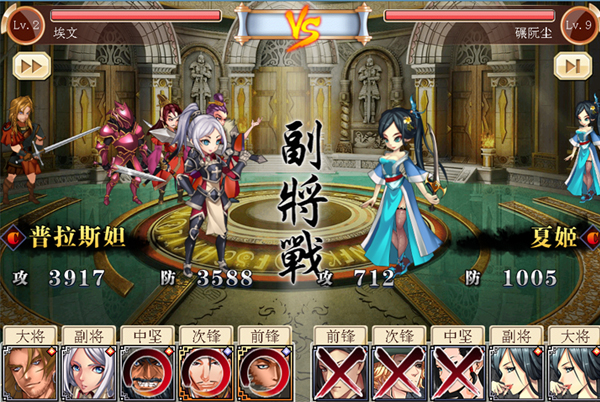Screen dimensions: 600x402
Task: View the crossed-out enemy 前锋 portrait
Action: (x=337, y=373)
